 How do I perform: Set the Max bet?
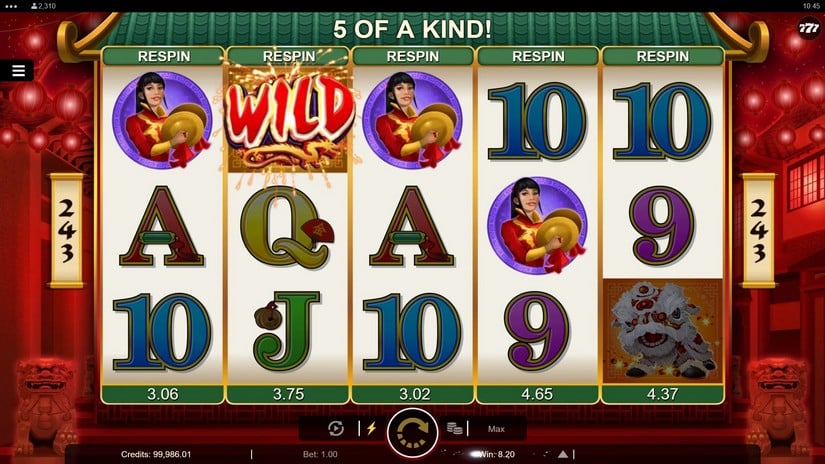(496, 429)
